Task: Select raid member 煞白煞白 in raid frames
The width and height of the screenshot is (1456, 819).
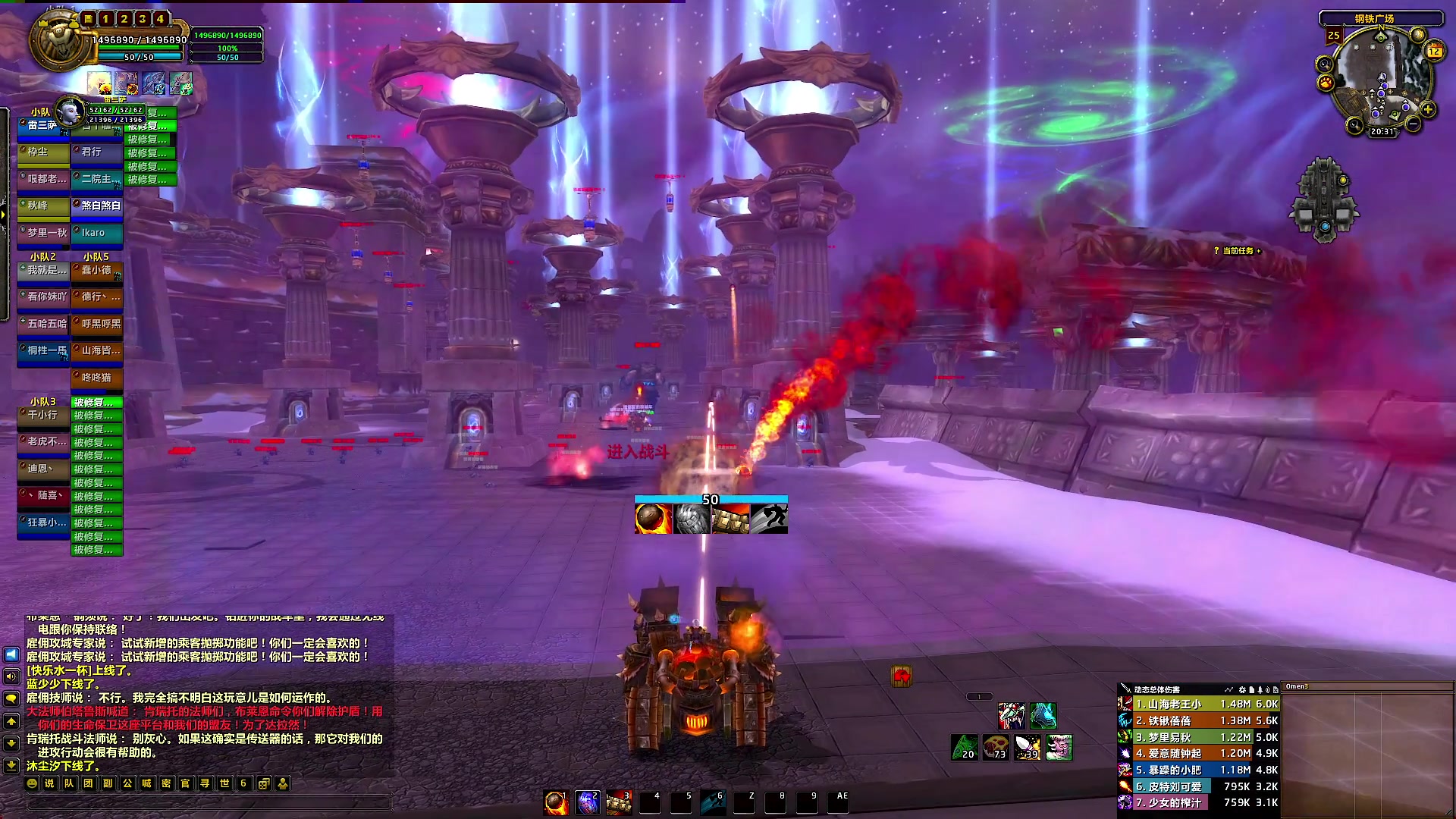Action: click(97, 206)
